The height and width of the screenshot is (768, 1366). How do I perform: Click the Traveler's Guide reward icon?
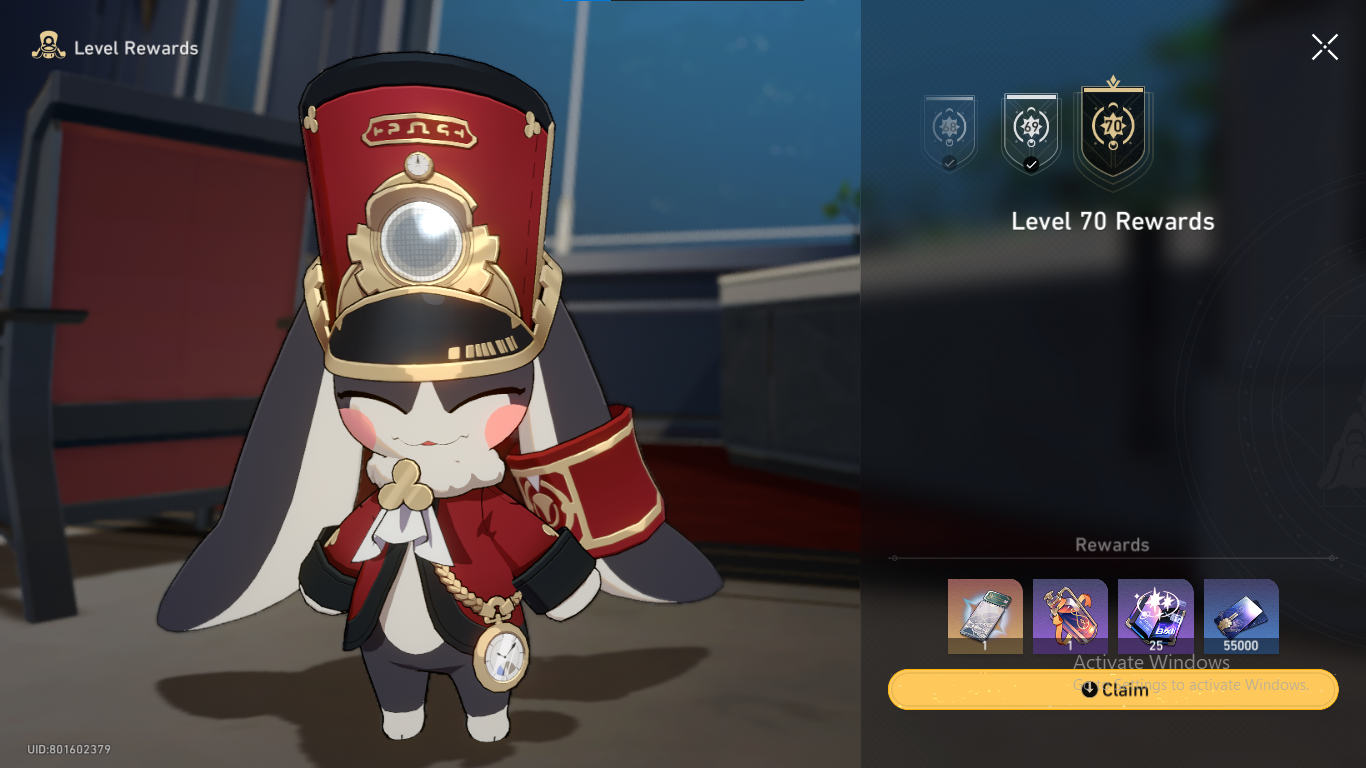coord(984,616)
